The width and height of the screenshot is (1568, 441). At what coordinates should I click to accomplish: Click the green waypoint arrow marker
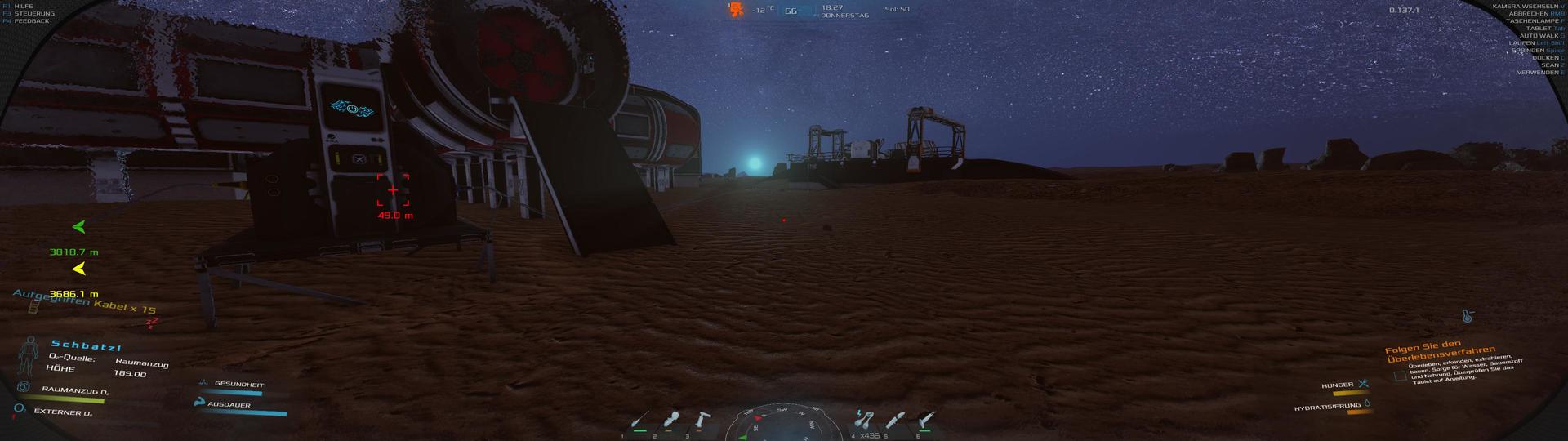click(79, 227)
